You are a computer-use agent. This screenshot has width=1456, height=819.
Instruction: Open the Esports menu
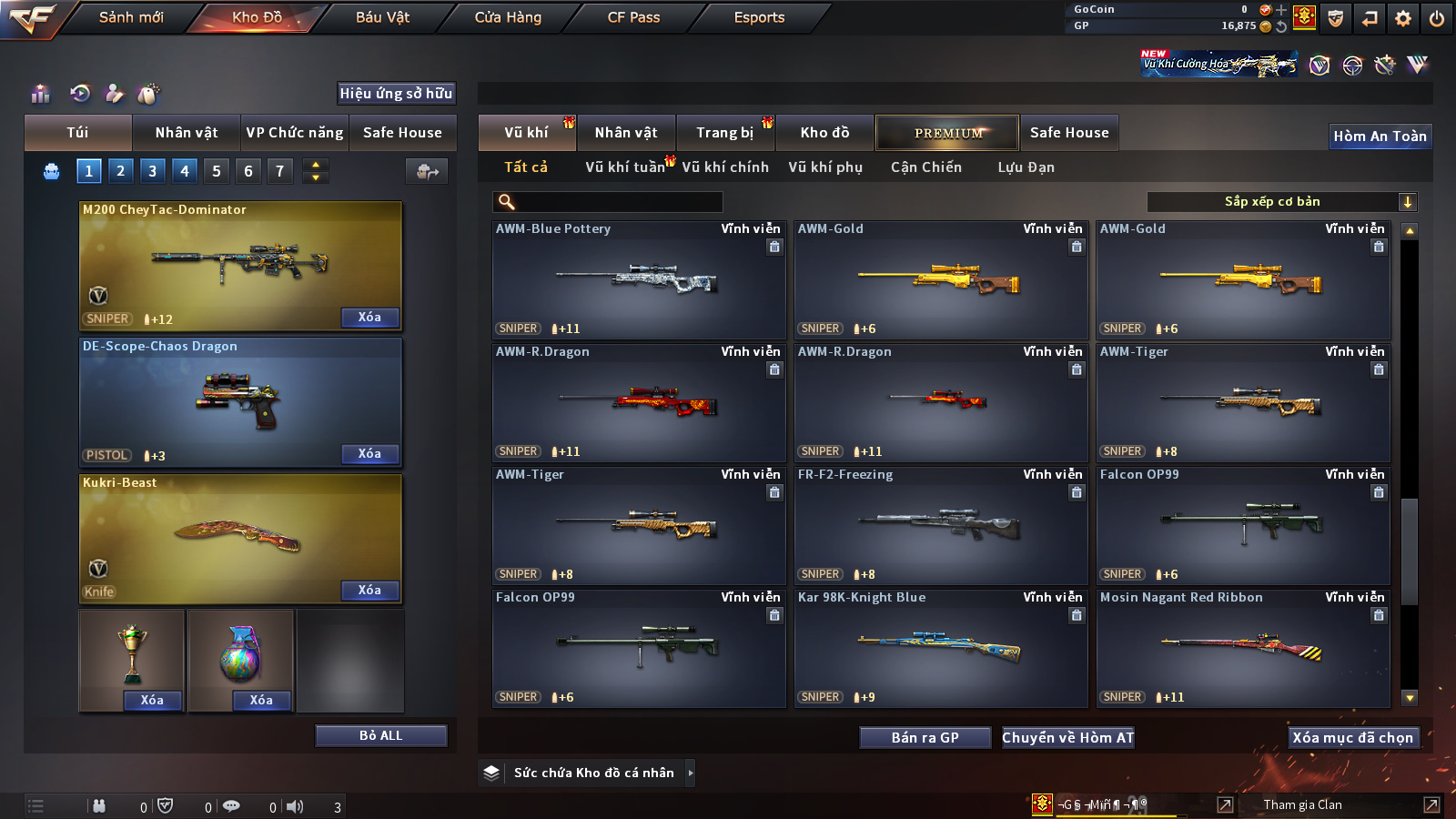tap(759, 17)
